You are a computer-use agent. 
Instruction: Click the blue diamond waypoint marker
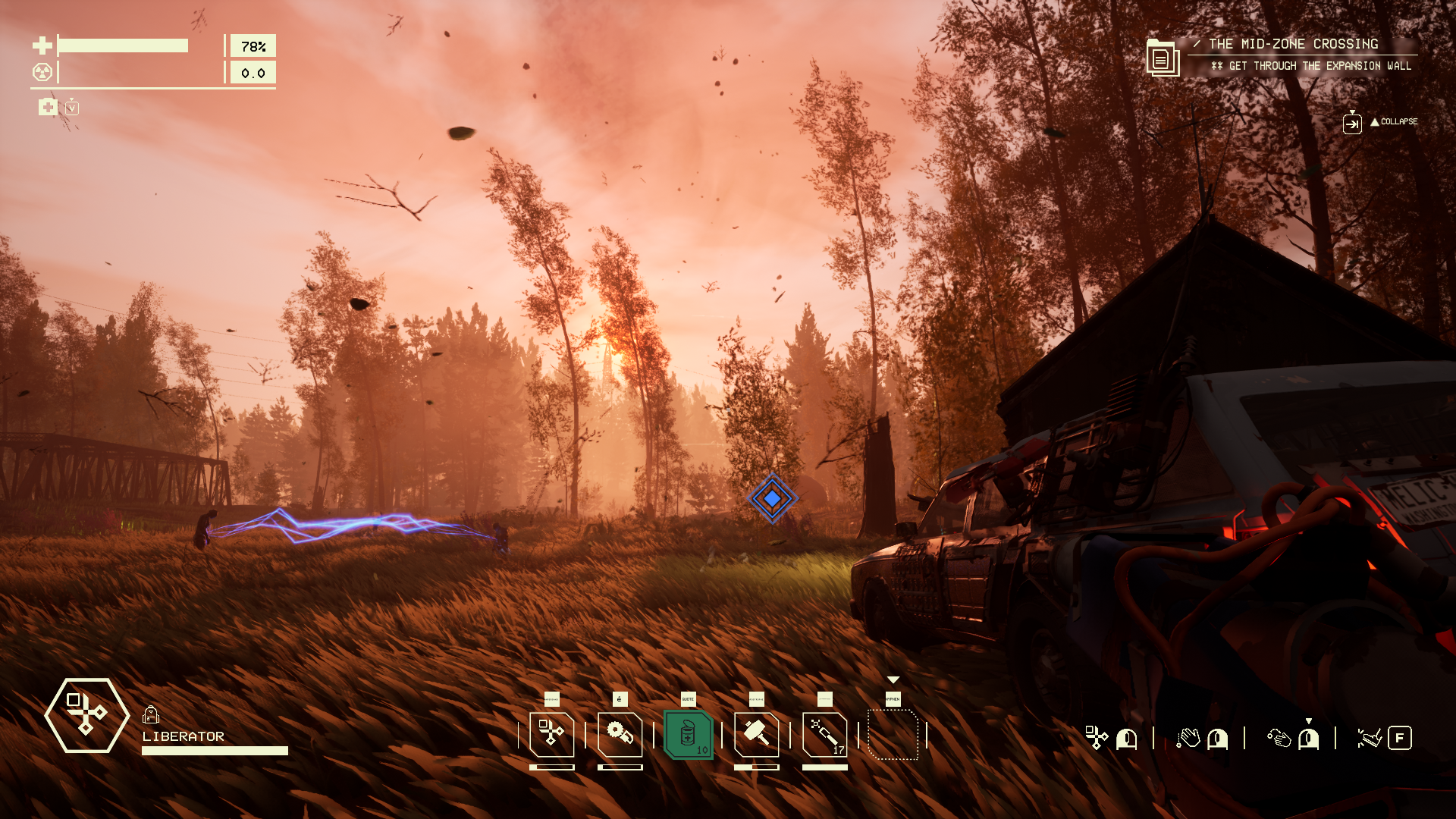tap(772, 498)
